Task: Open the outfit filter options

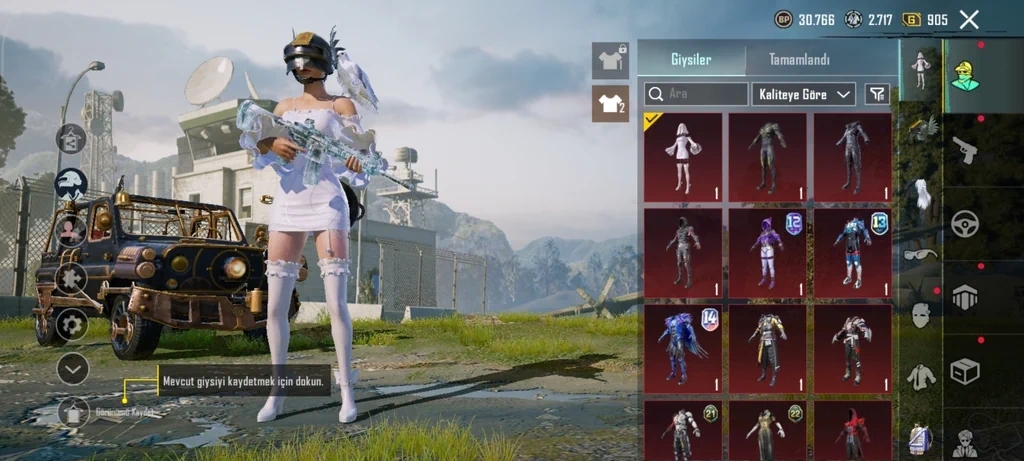Action: point(875,94)
